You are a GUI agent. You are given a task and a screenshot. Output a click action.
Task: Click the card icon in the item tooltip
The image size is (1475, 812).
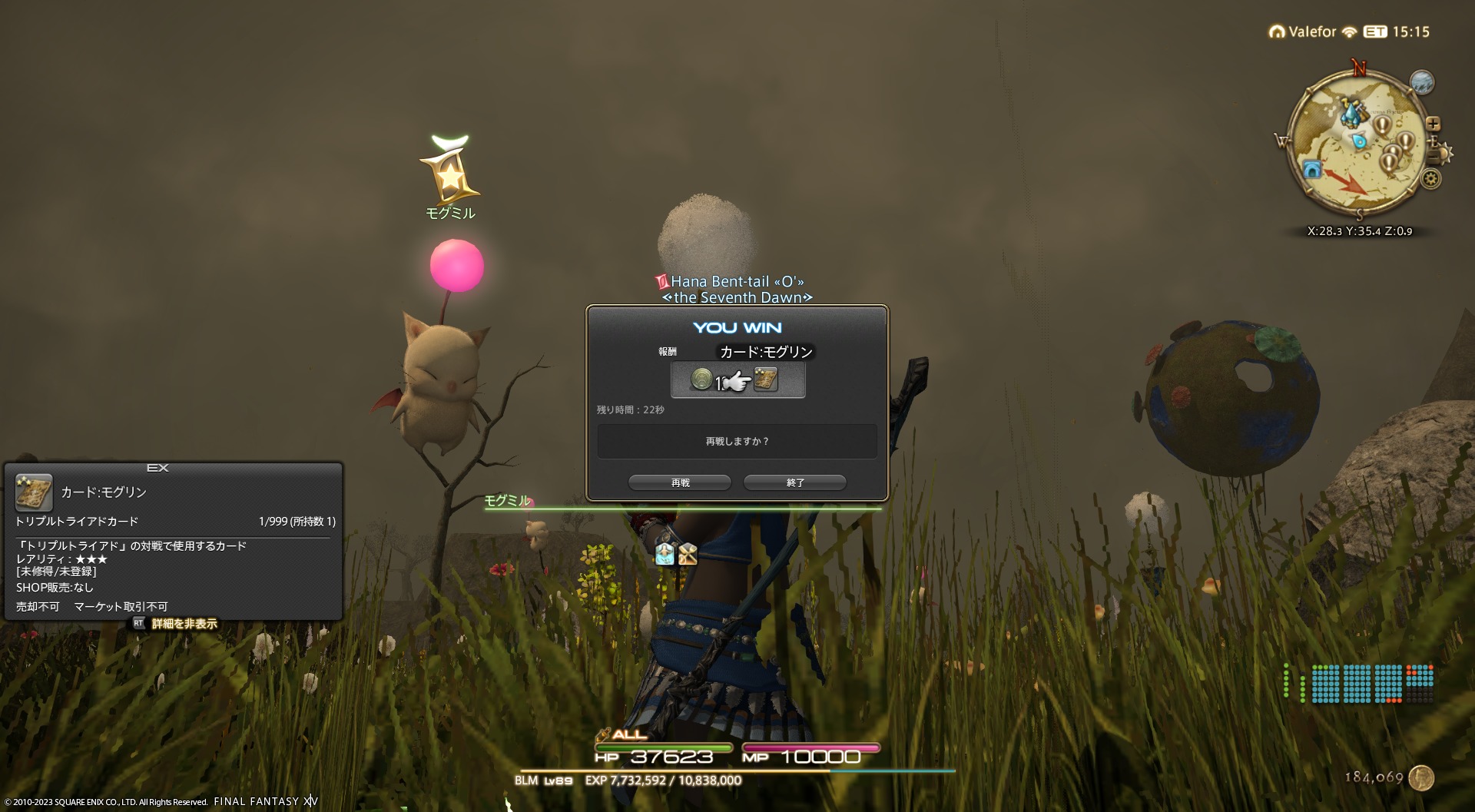click(x=34, y=492)
